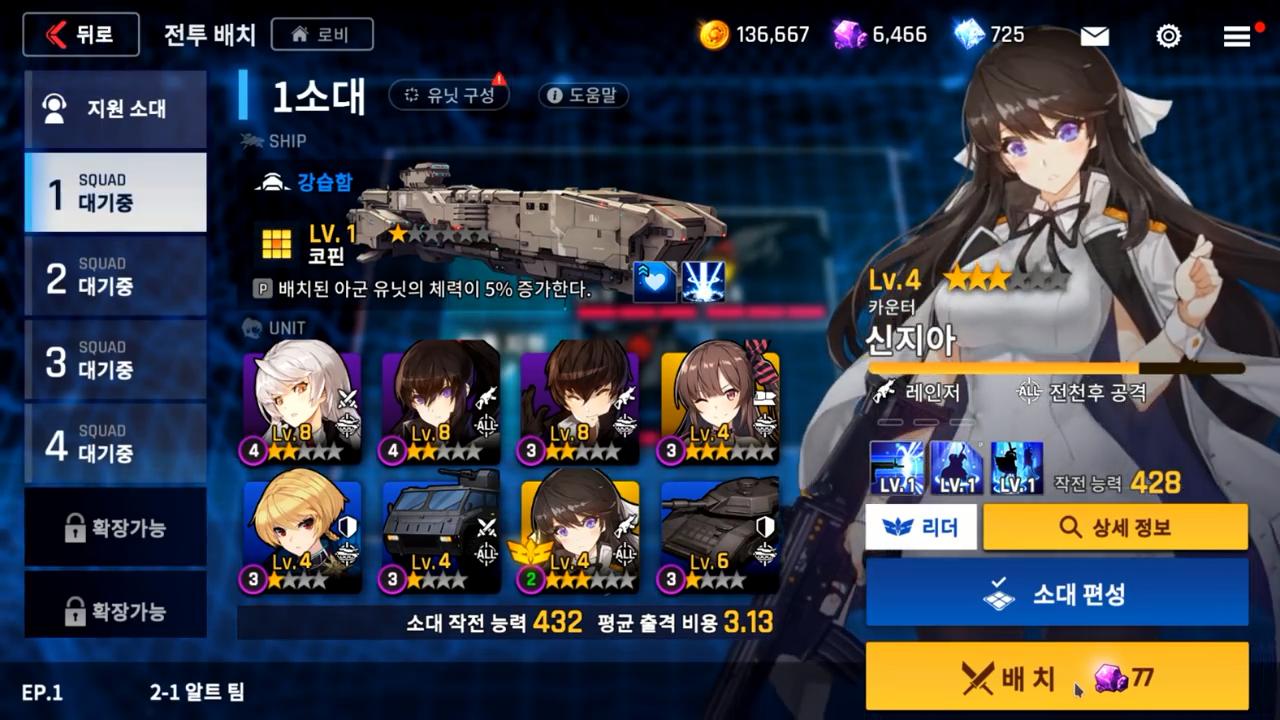
Task: Show the 도움말 help info
Action: (x=583, y=95)
